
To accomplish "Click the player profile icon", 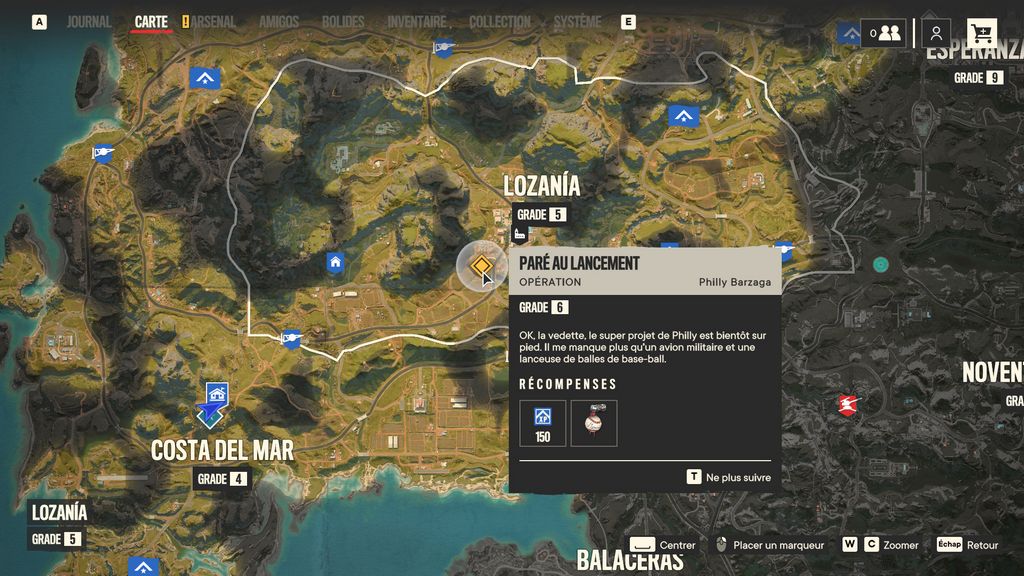I will (x=936, y=33).
